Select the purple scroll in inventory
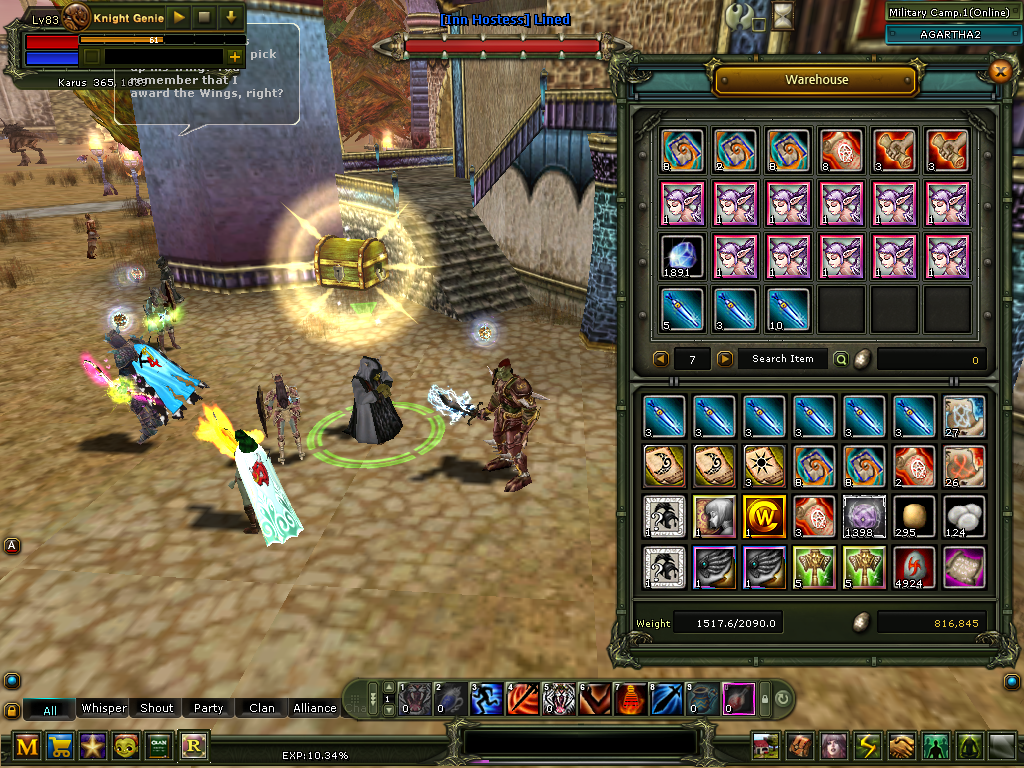 click(964, 566)
